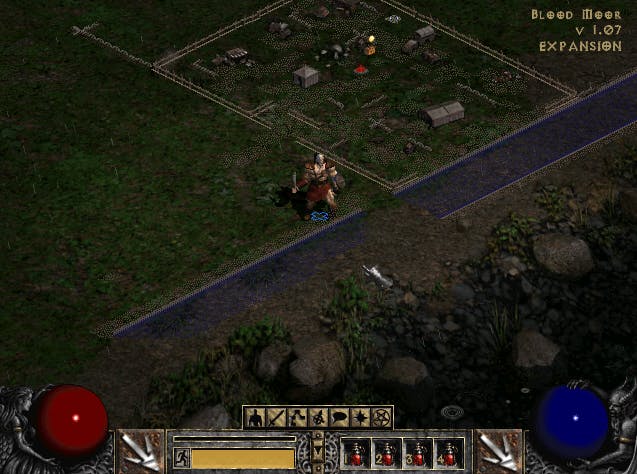Viewport: 637px width, 474px height.
Task: Select the left mouse attack skill button
Action: (x=140, y=451)
